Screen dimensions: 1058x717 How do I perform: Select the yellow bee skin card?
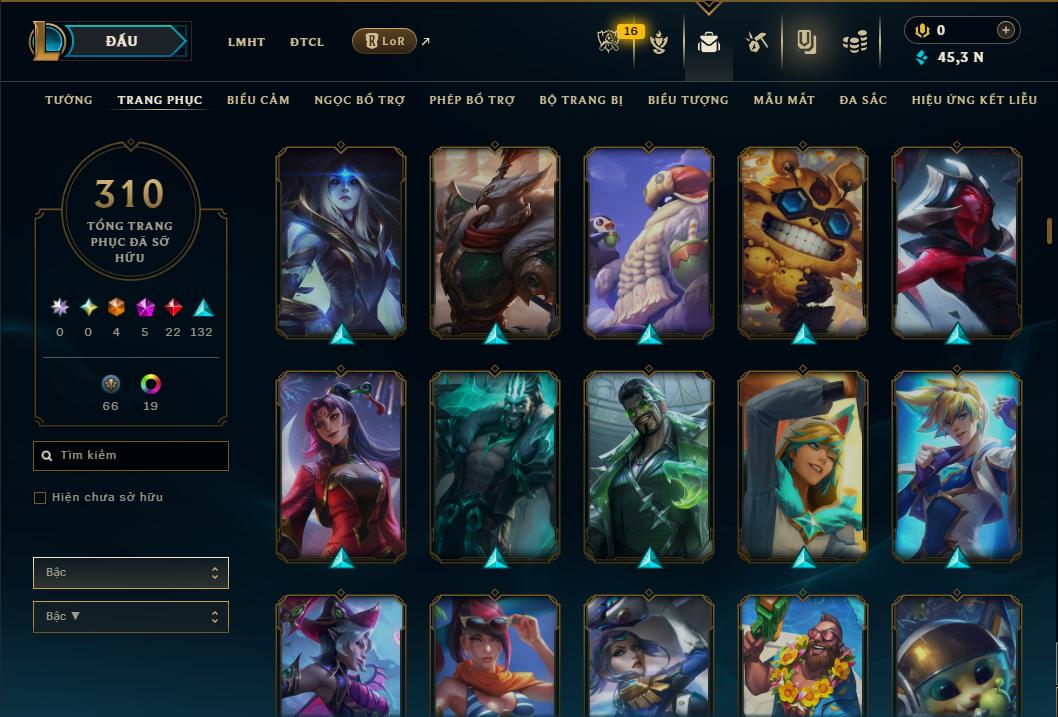[x=803, y=240]
